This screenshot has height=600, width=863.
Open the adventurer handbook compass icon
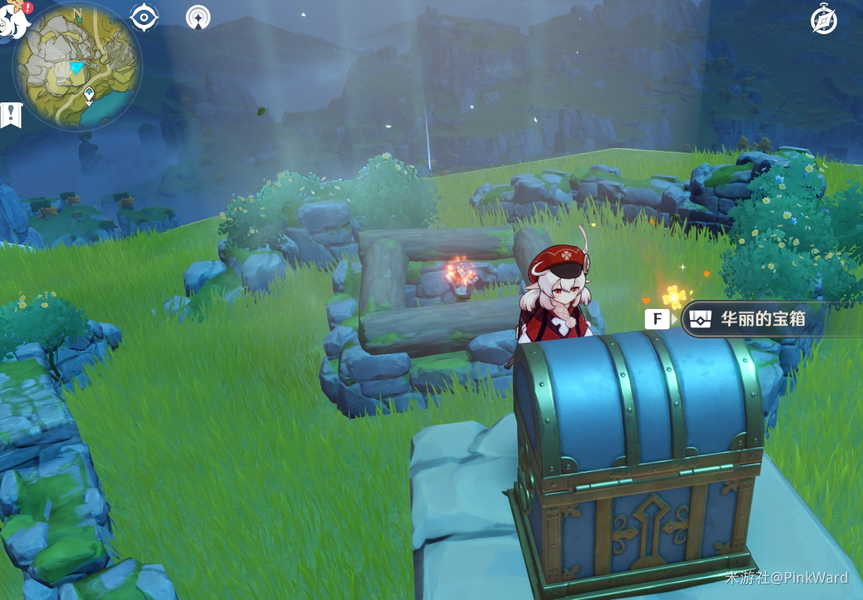824,19
